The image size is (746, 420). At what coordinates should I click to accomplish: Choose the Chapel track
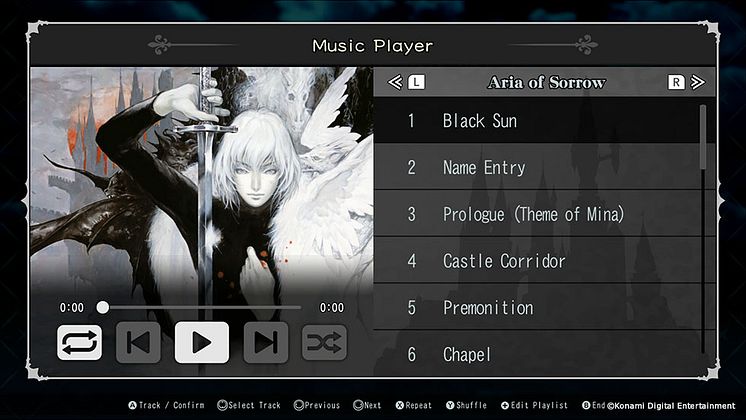pos(540,354)
